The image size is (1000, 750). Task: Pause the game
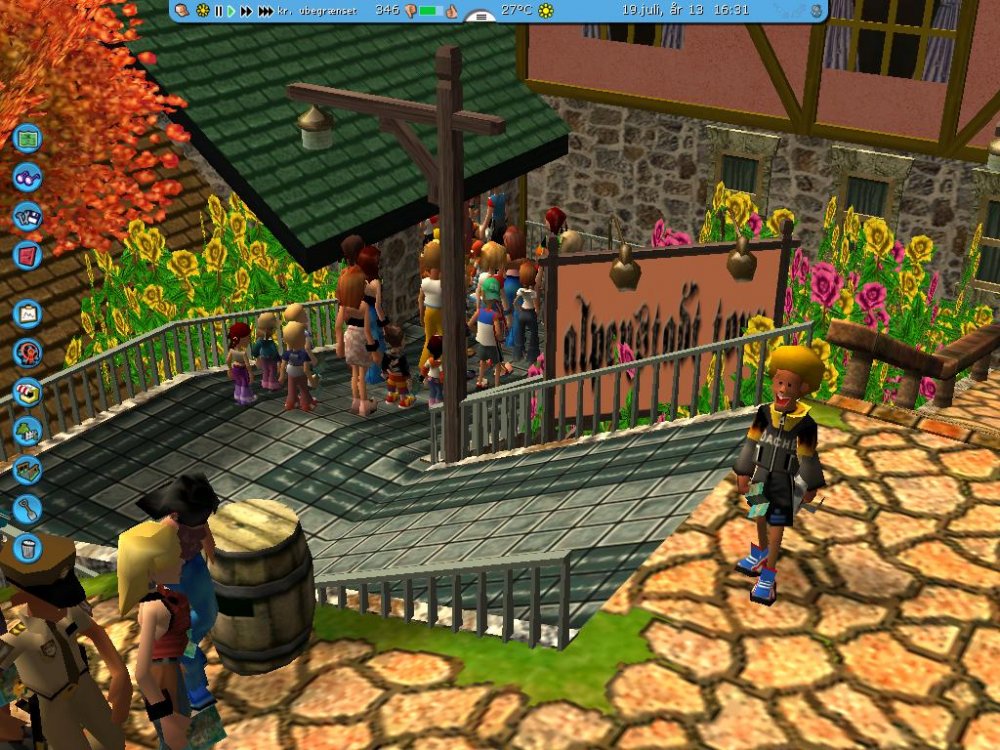tap(218, 11)
